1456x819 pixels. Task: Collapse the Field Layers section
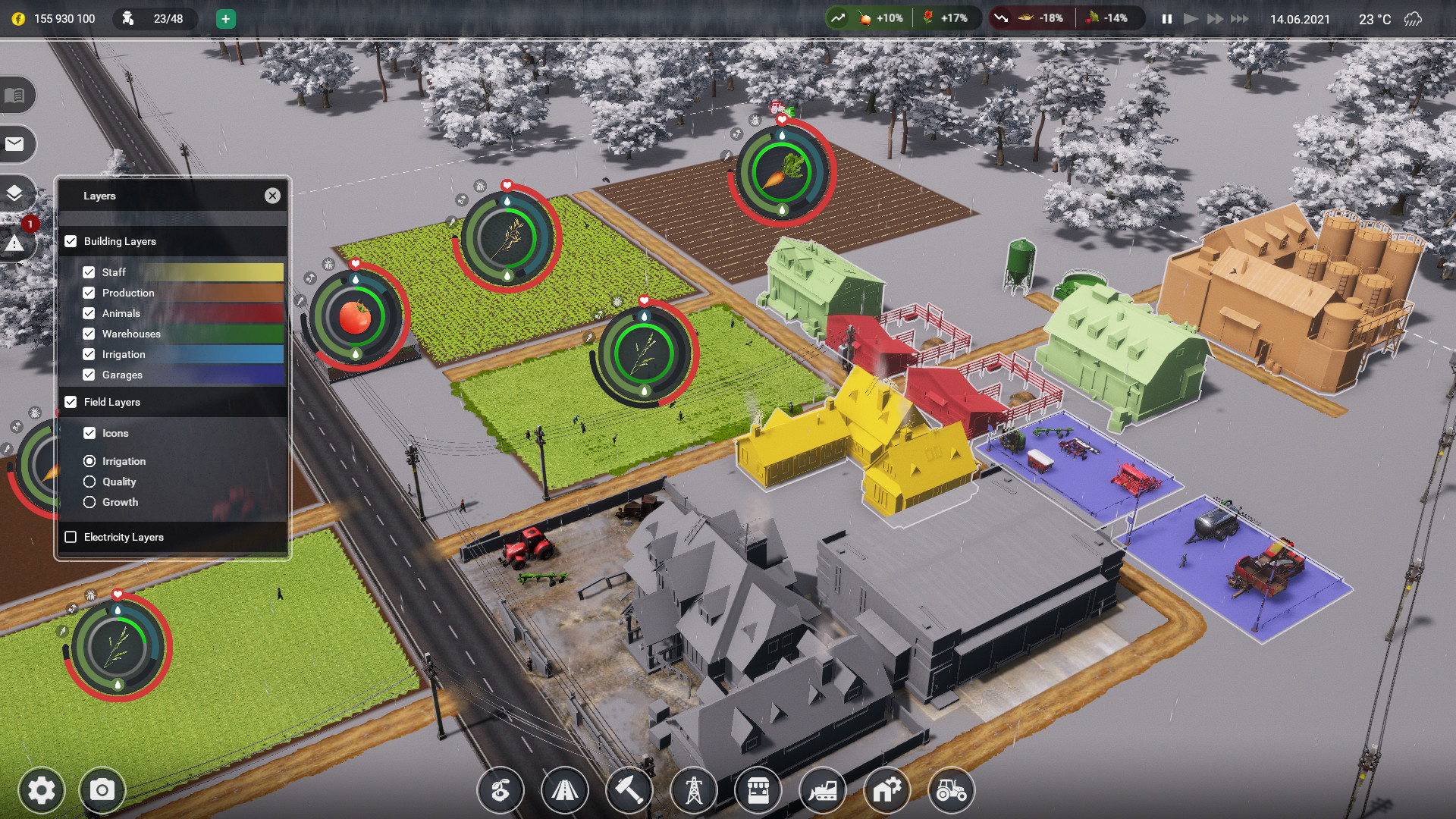coord(71,402)
